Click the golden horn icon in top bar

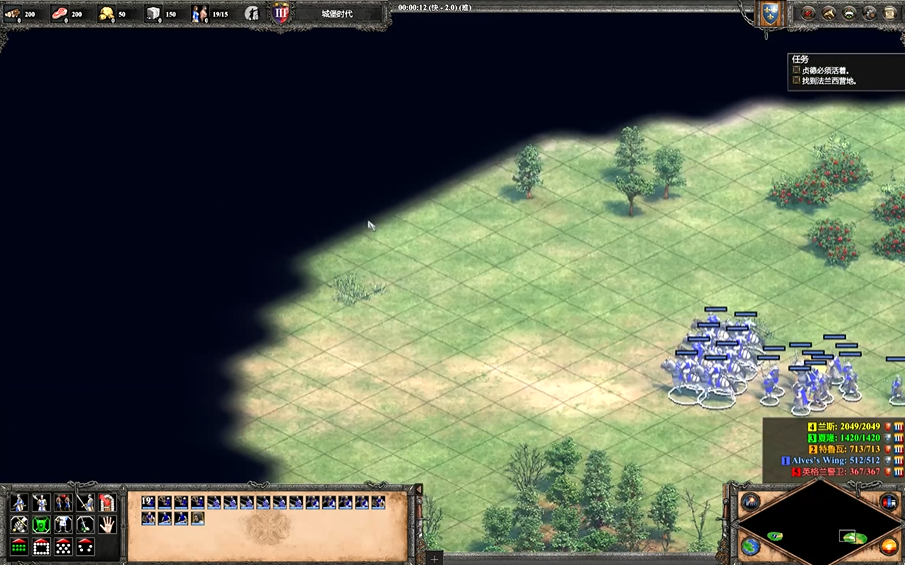tap(828, 14)
